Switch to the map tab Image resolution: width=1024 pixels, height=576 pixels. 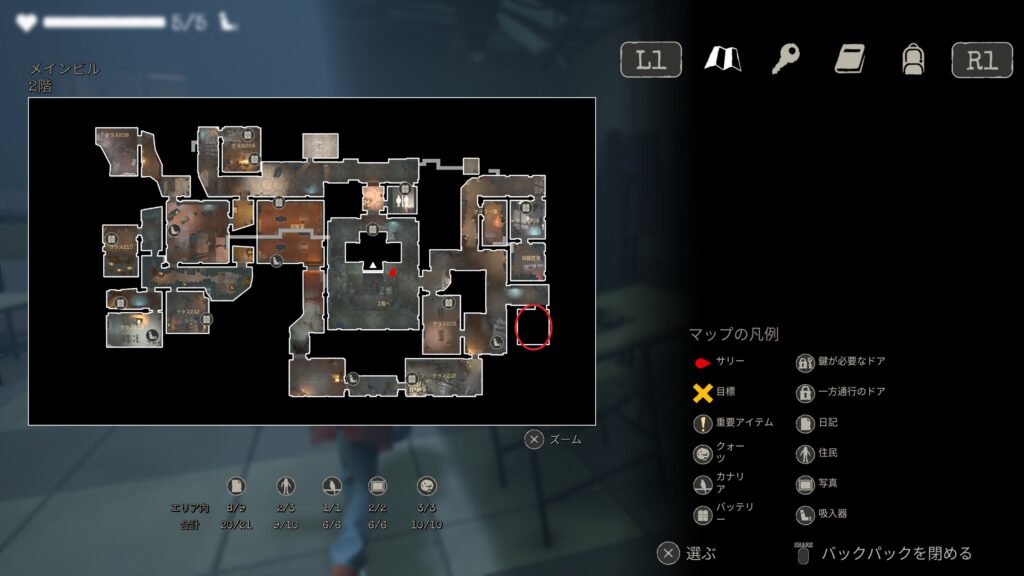[721, 60]
